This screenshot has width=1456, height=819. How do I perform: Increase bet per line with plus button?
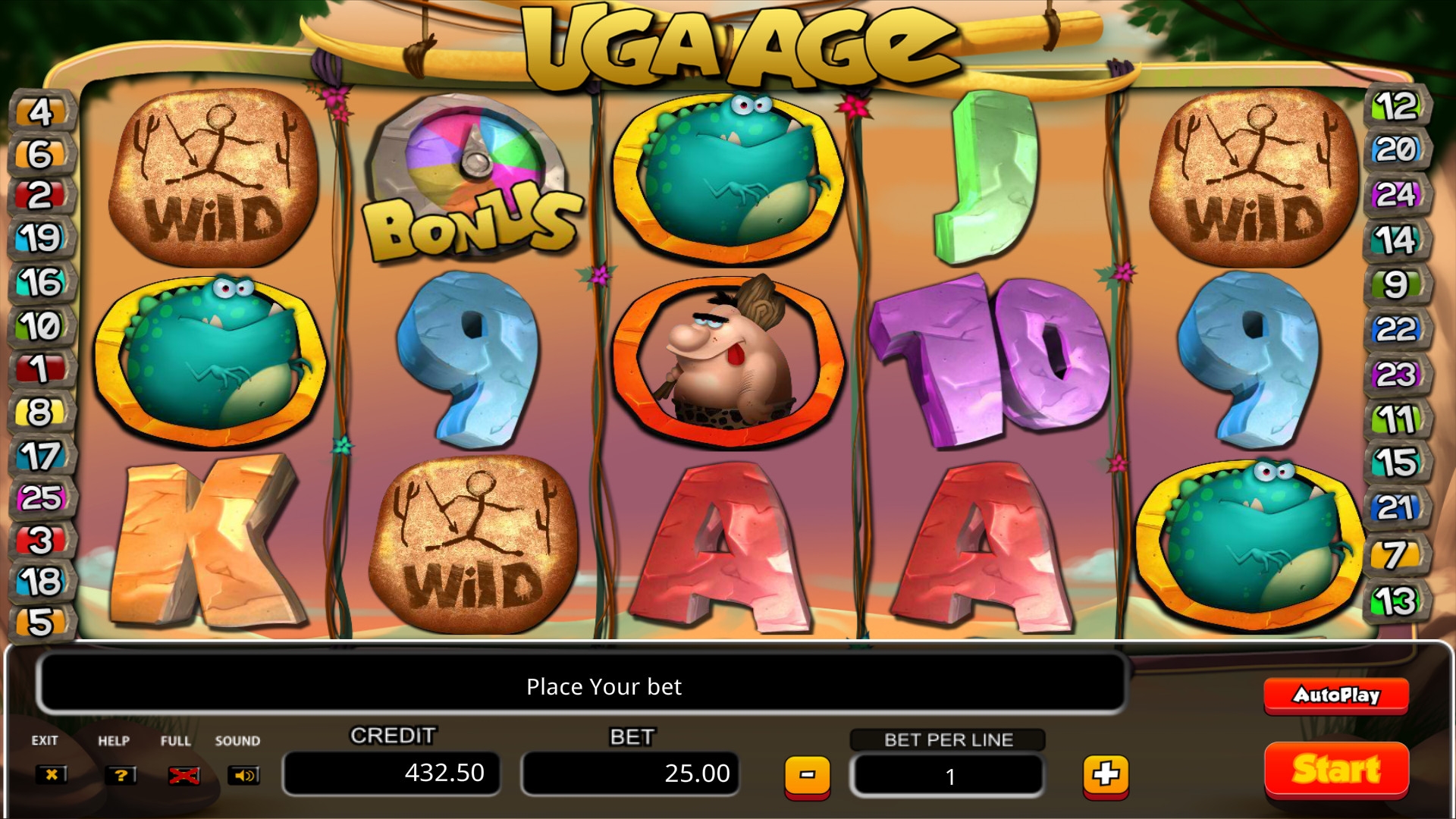pos(1106,775)
